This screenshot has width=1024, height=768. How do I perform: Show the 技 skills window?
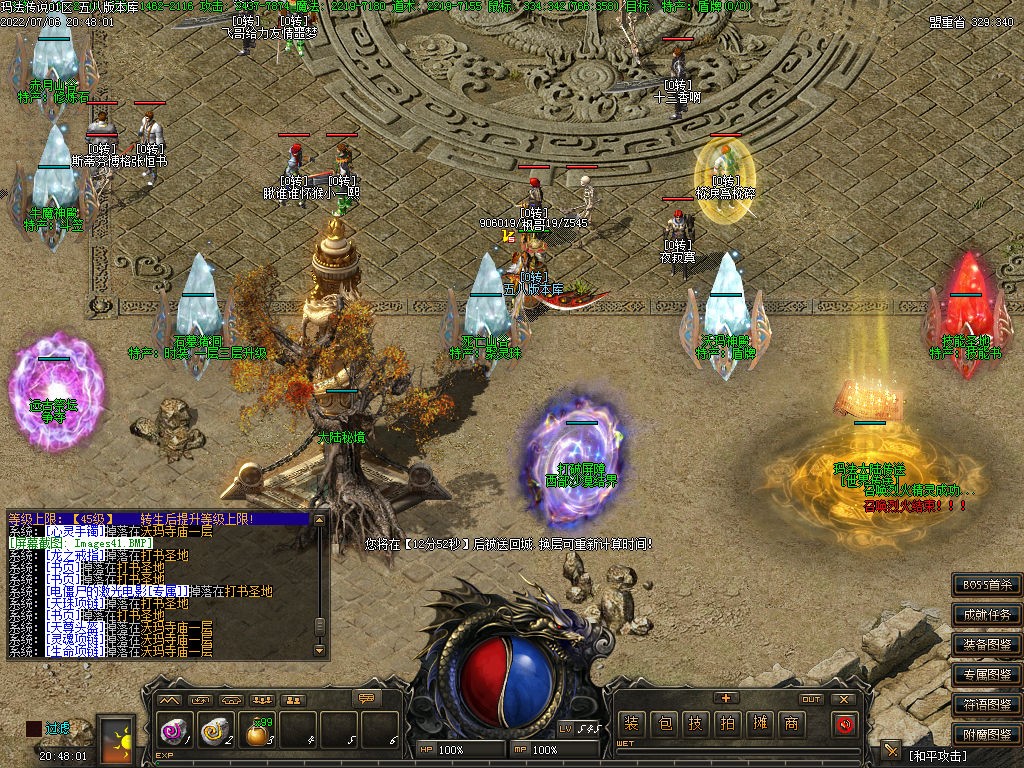[x=695, y=723]
